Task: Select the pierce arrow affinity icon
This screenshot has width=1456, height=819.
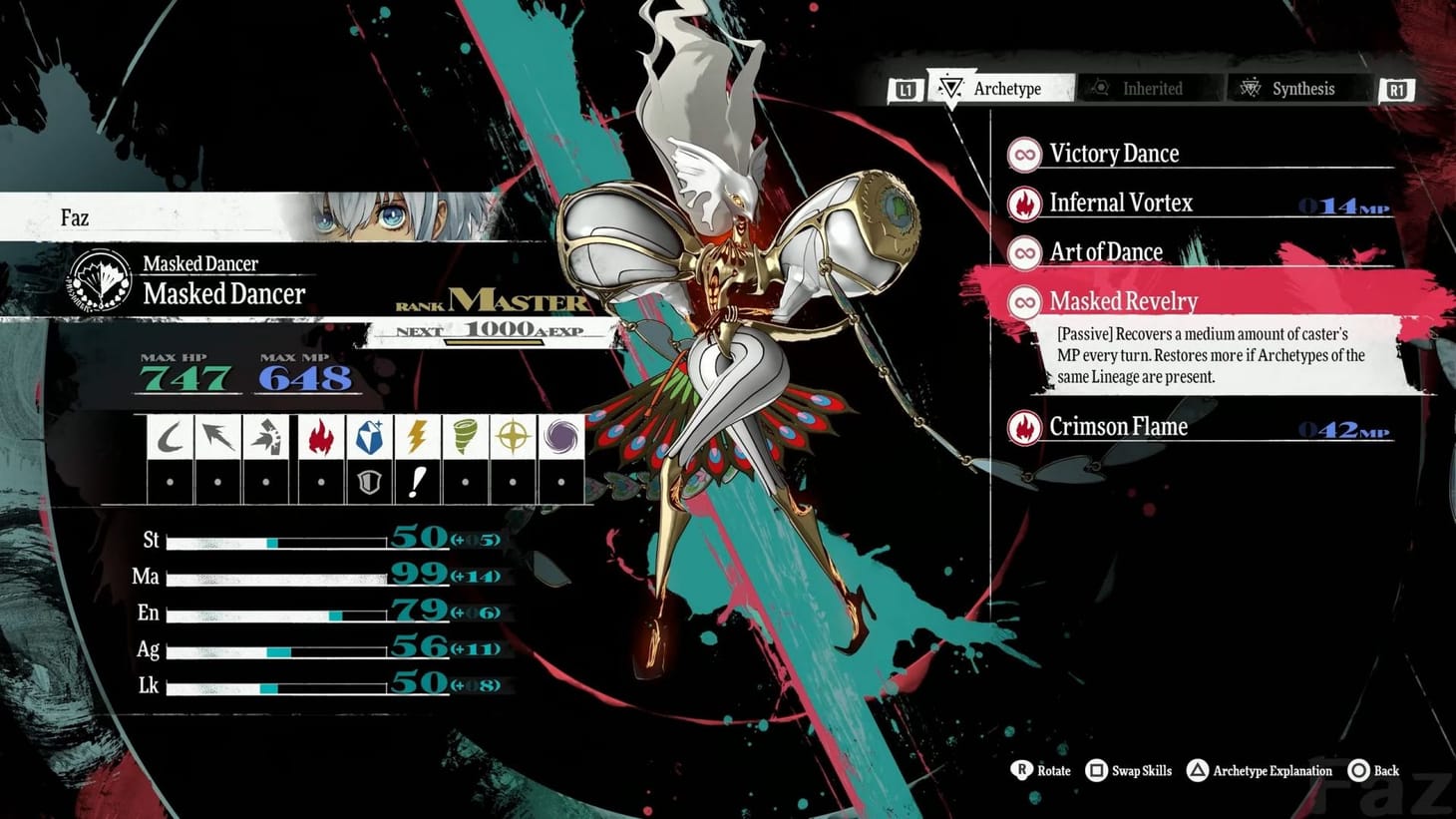Action: (x=218, y=437)
